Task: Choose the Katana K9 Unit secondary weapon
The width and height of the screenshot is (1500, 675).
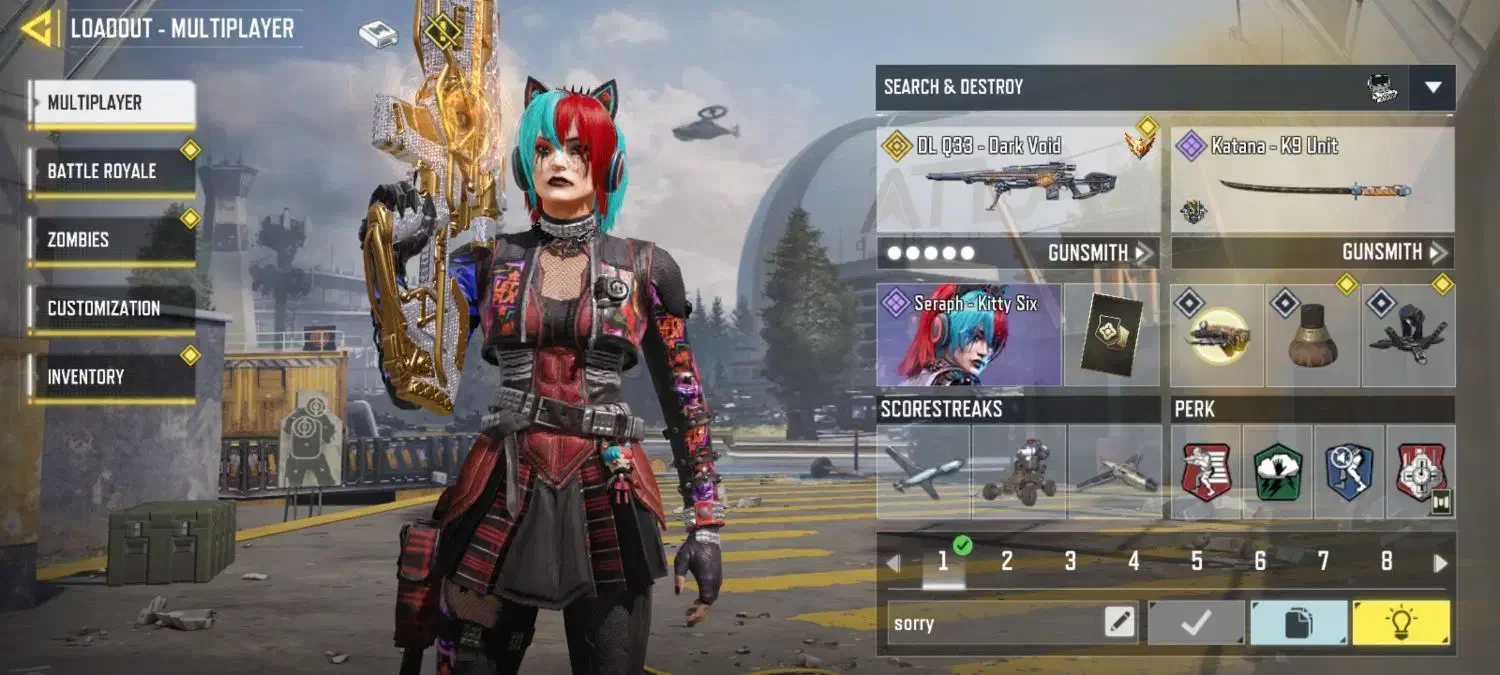Action: pyautogui.click(x=1312, y=180)
